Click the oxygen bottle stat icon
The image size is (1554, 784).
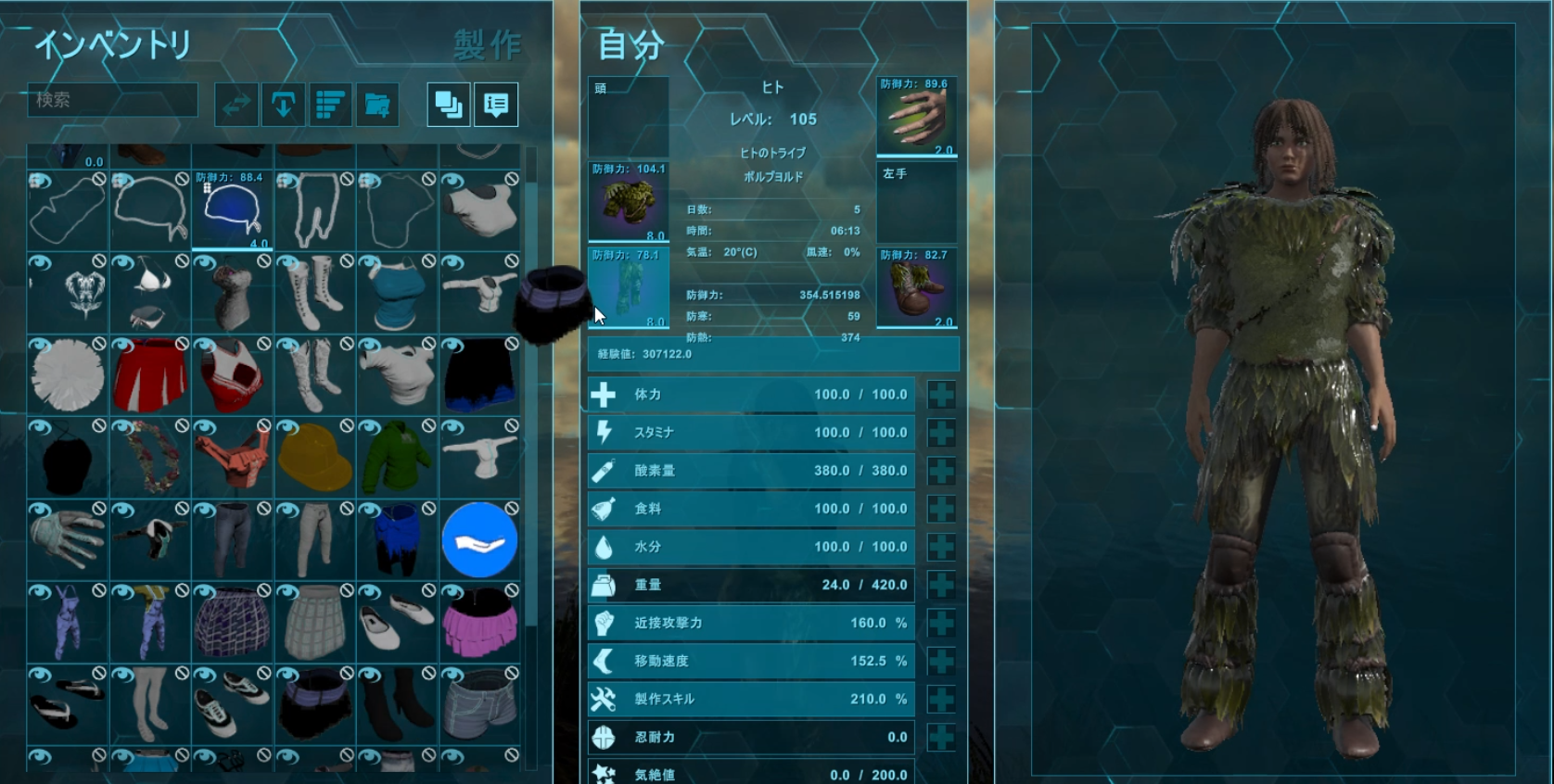pyautogui.click(x=604, y=470)
